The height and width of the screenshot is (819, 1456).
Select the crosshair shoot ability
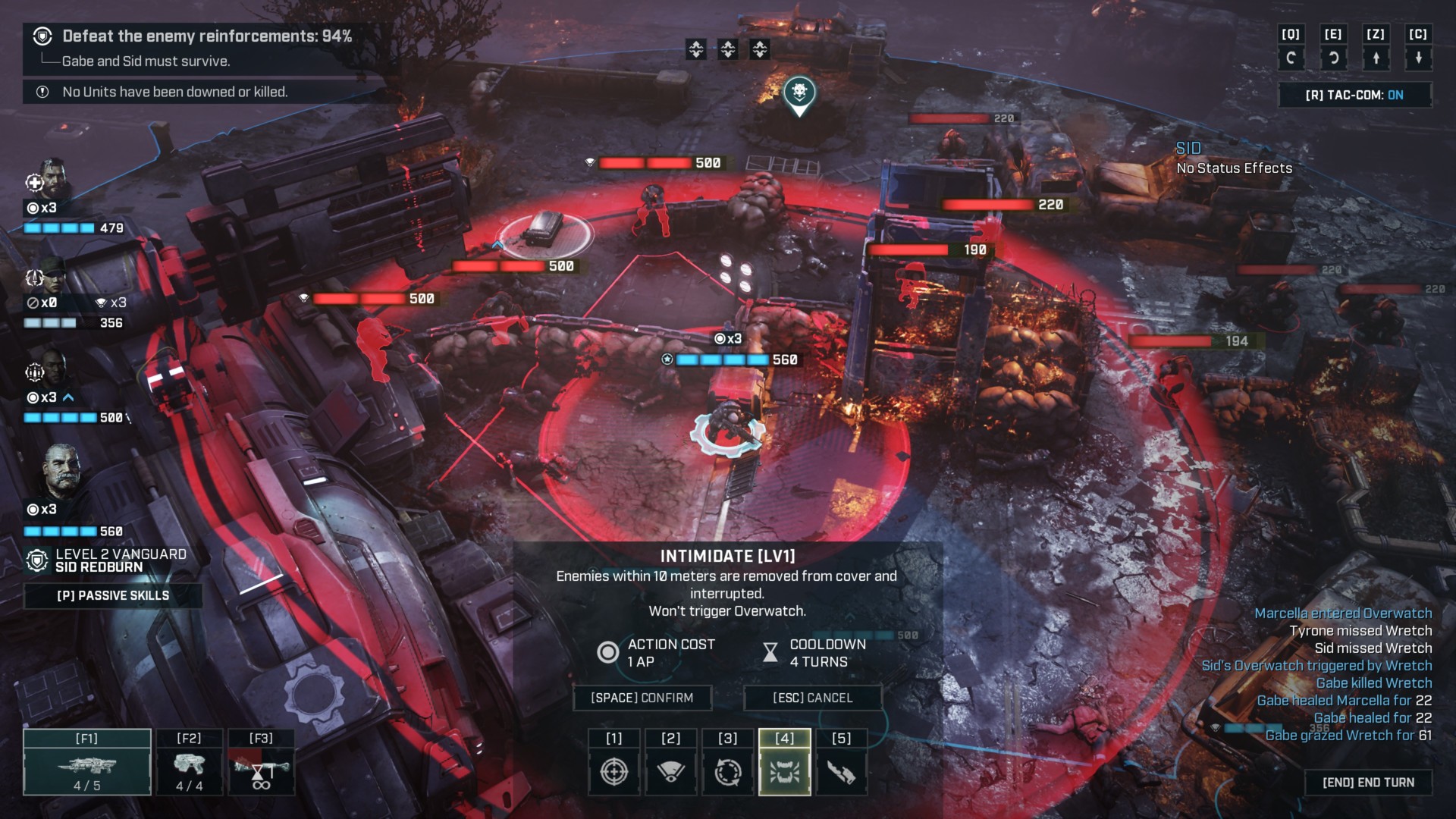coord(614,772)
